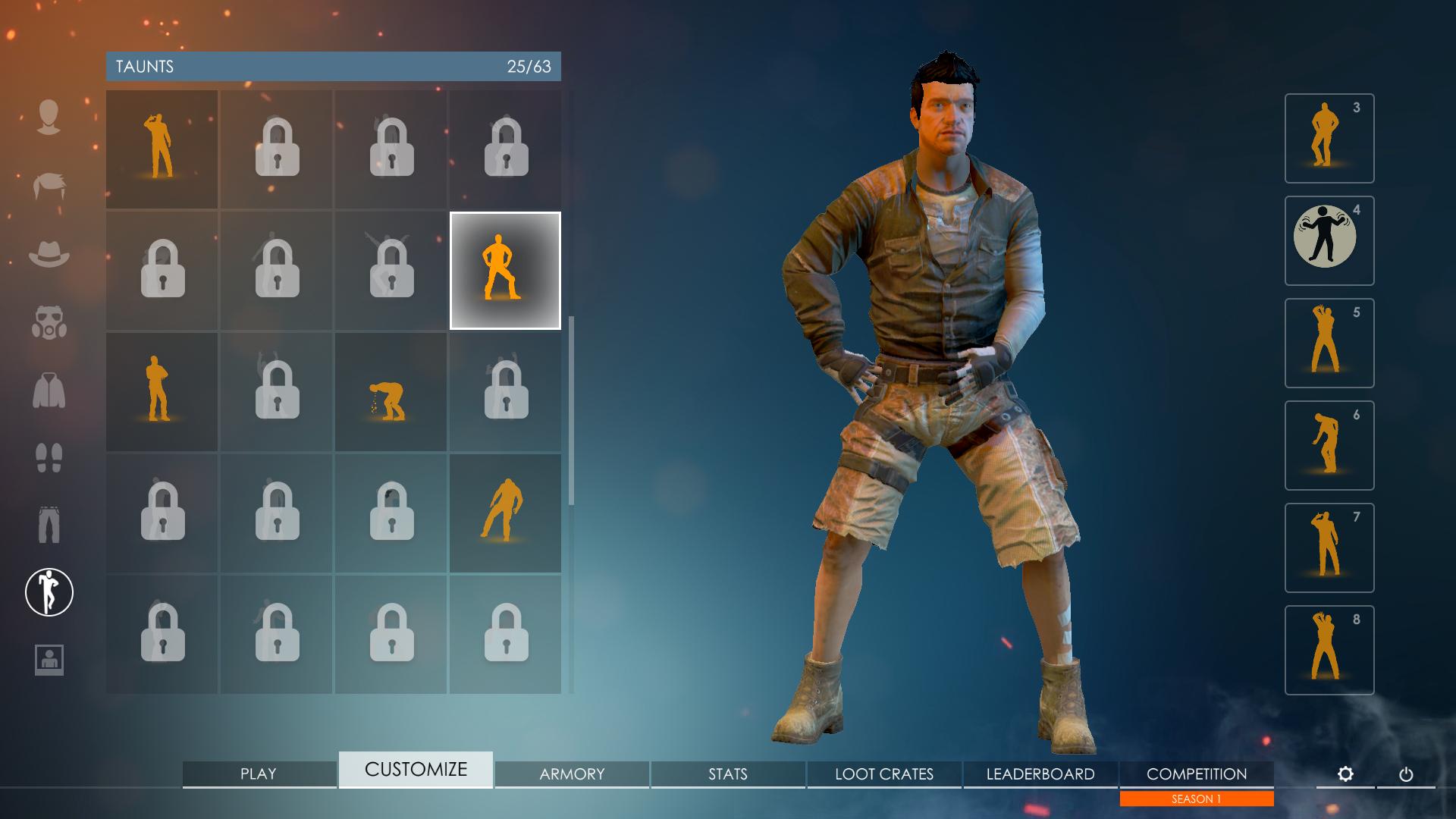Open the Competition Season 1 page

1196,774
